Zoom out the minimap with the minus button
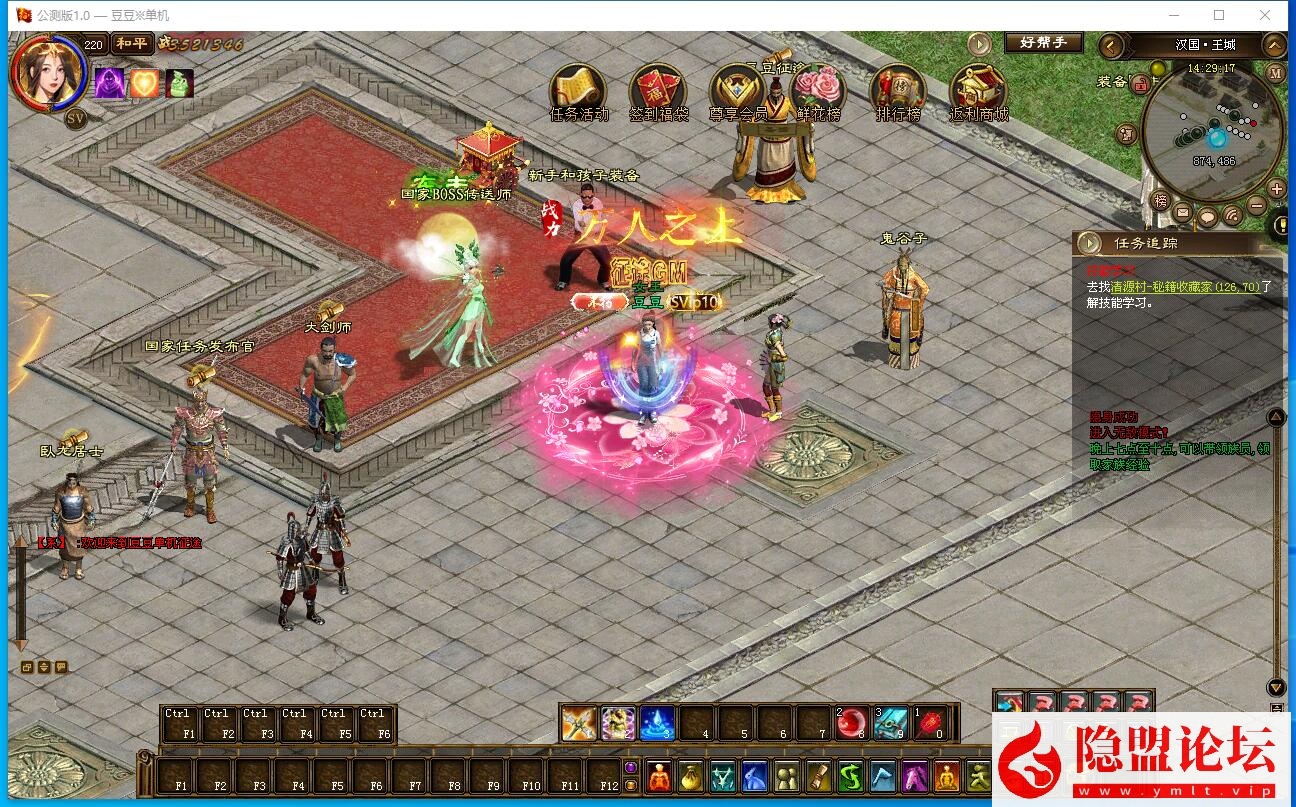 pos(1257,207)
